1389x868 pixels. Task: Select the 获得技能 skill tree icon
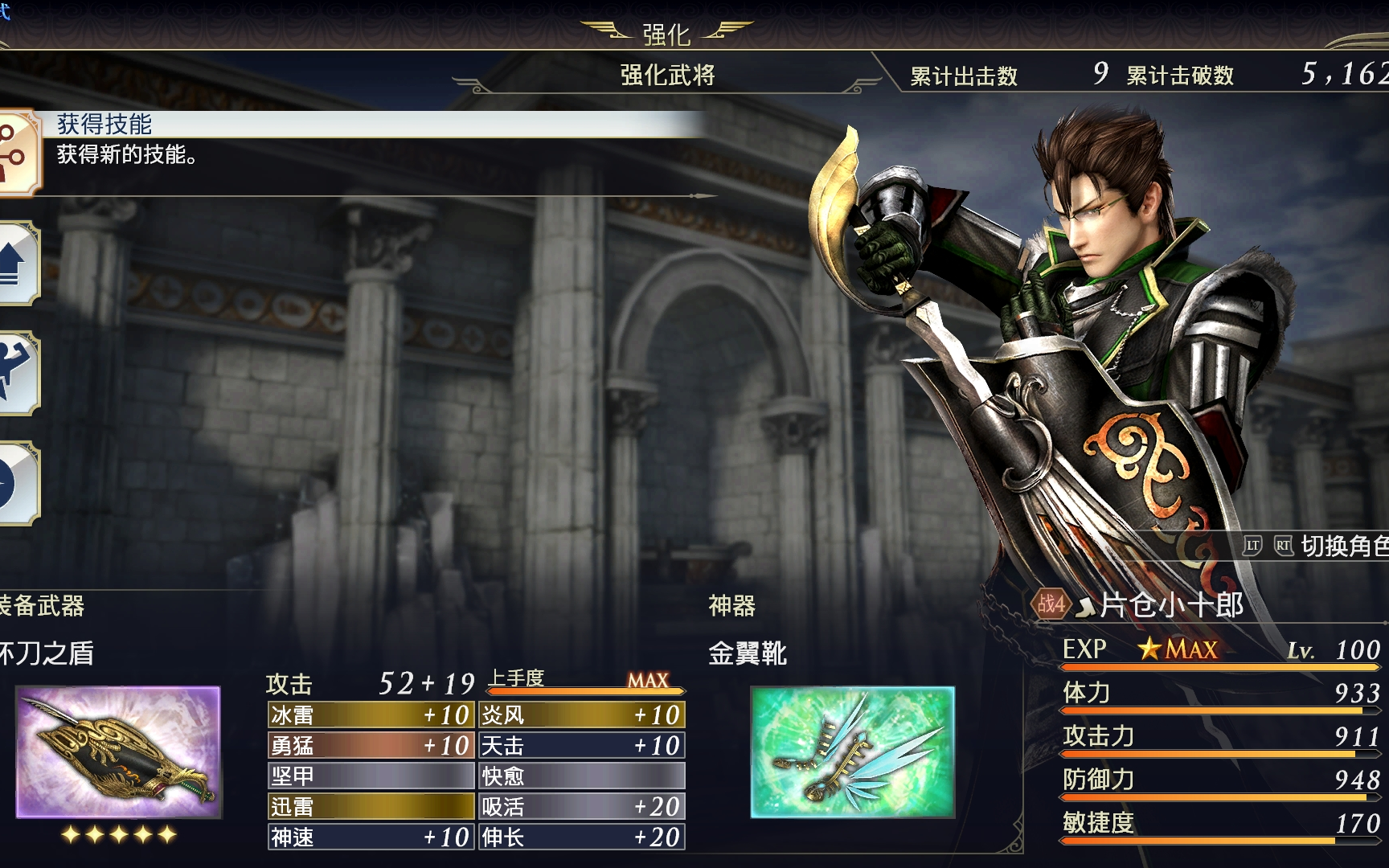click(x=16, y=151)
